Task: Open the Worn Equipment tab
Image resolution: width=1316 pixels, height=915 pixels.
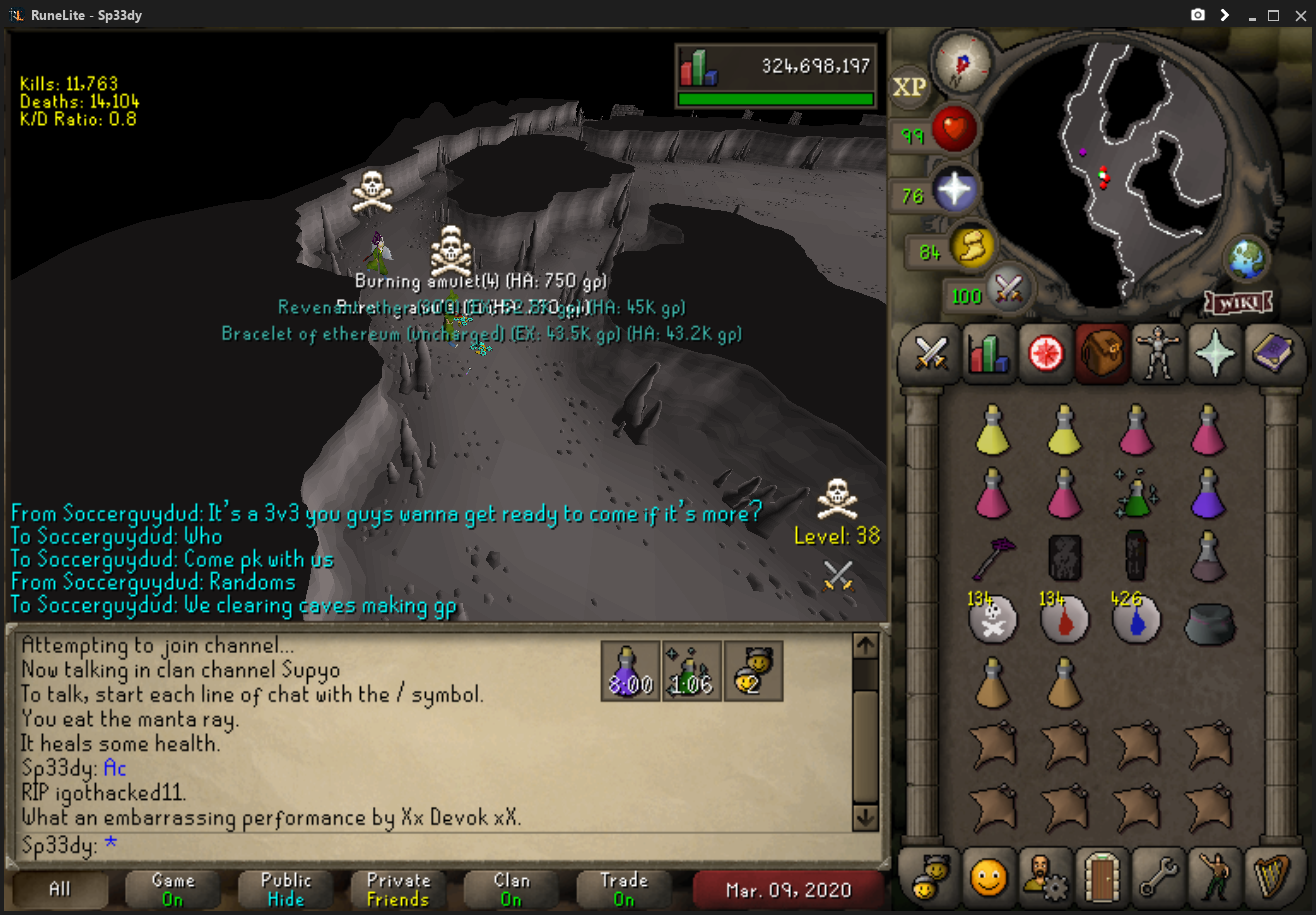Action: tap(1158, 354)
